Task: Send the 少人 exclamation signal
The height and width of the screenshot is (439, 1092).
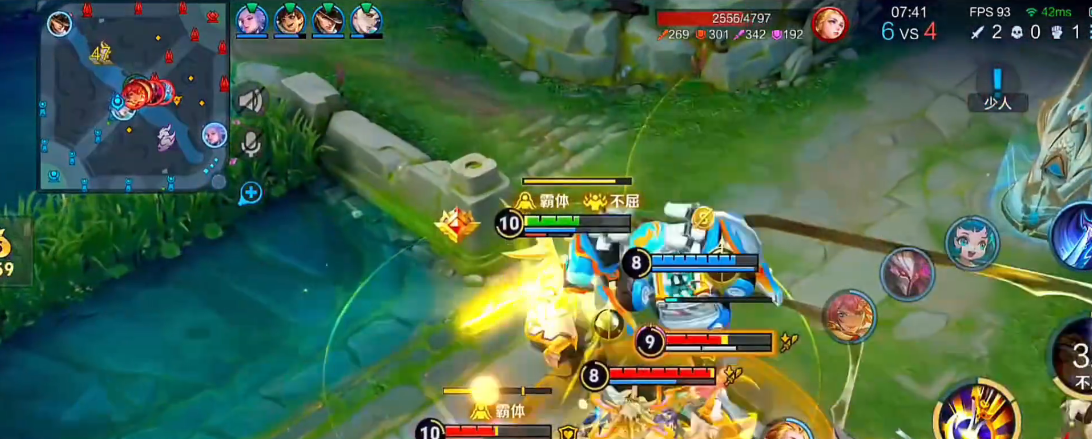Action: pyautogui.click(x=996, y=86)
